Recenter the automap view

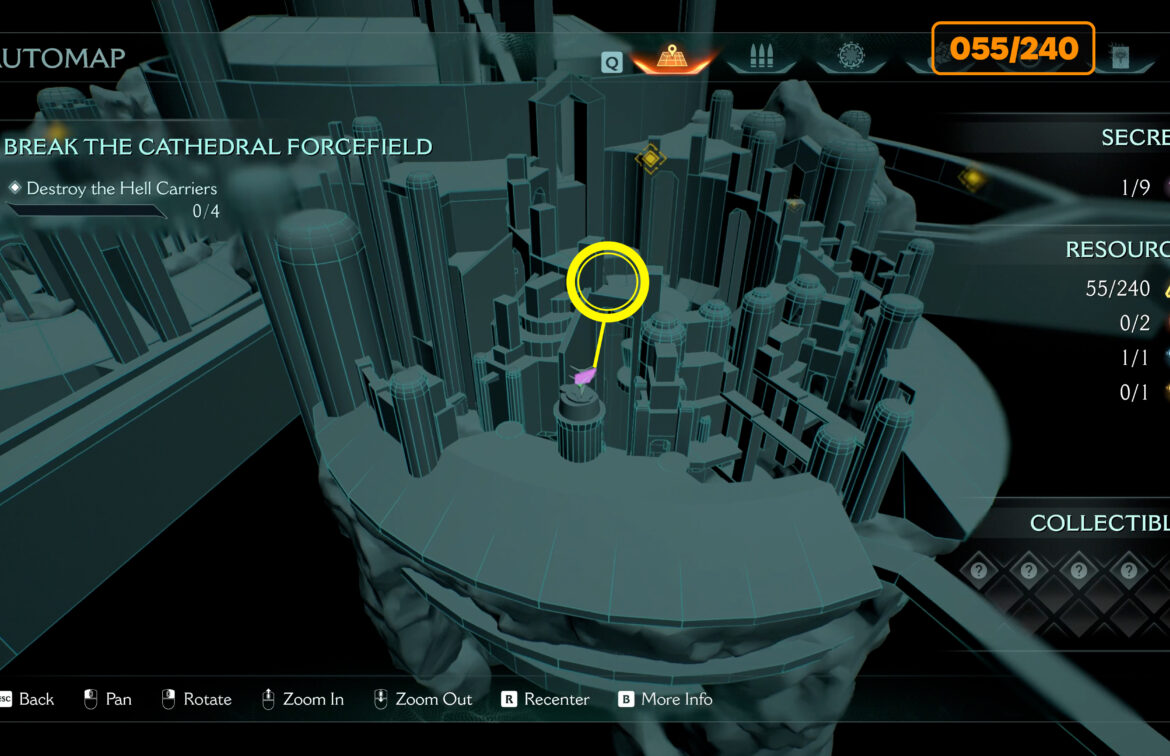[x=545, y=699]
